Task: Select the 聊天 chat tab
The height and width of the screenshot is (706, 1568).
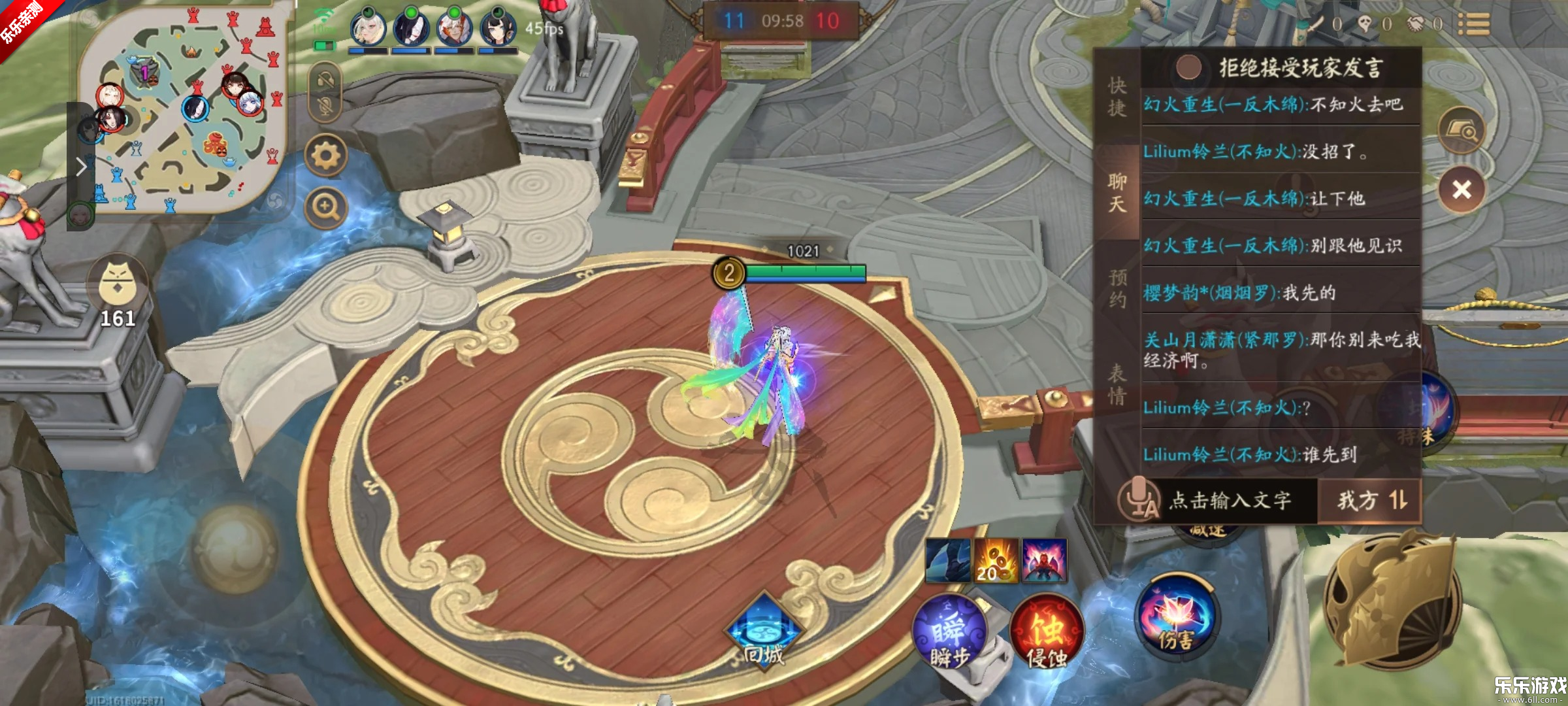Action: (x=1117, y=192)
